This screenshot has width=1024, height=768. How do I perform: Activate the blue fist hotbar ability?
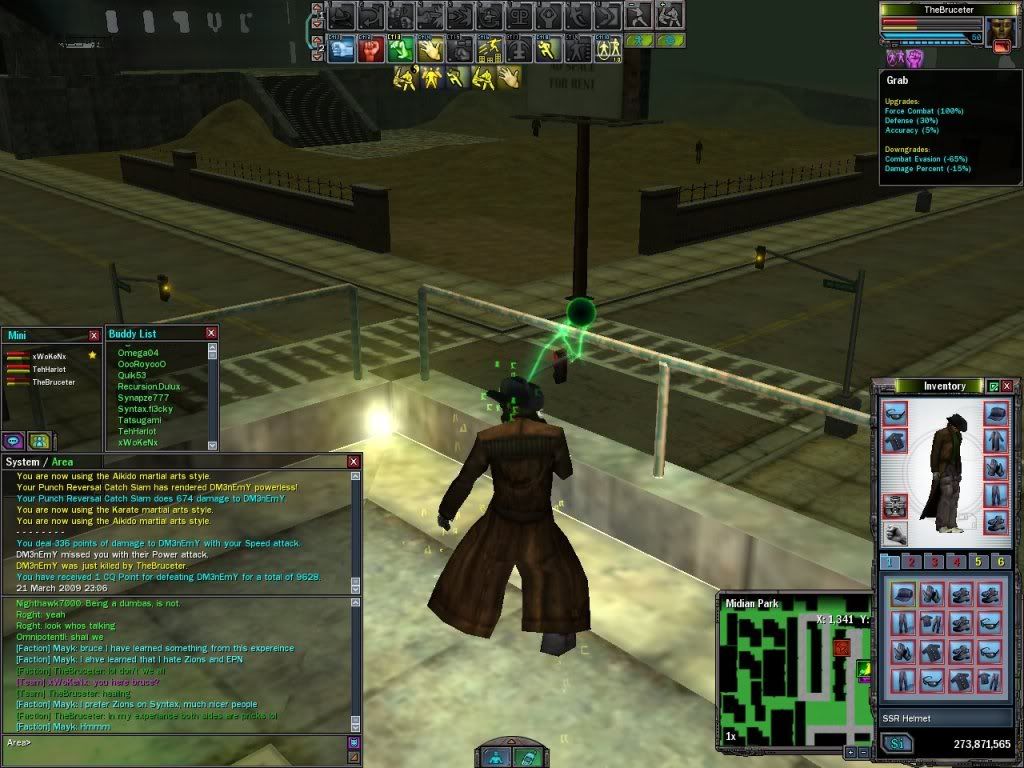[x=341, y=48]
